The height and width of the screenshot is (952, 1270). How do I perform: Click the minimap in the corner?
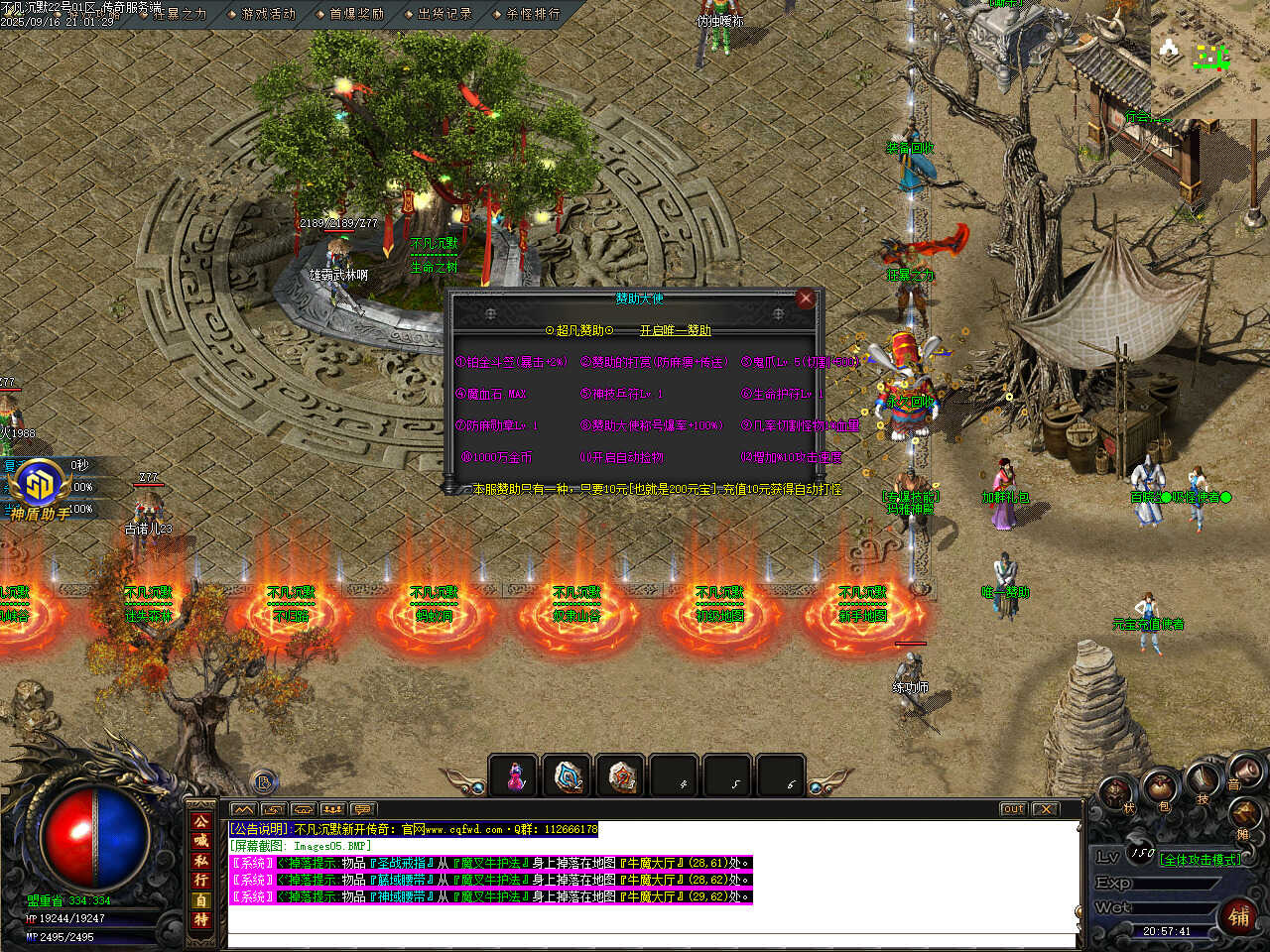[x=1209, y=59]
